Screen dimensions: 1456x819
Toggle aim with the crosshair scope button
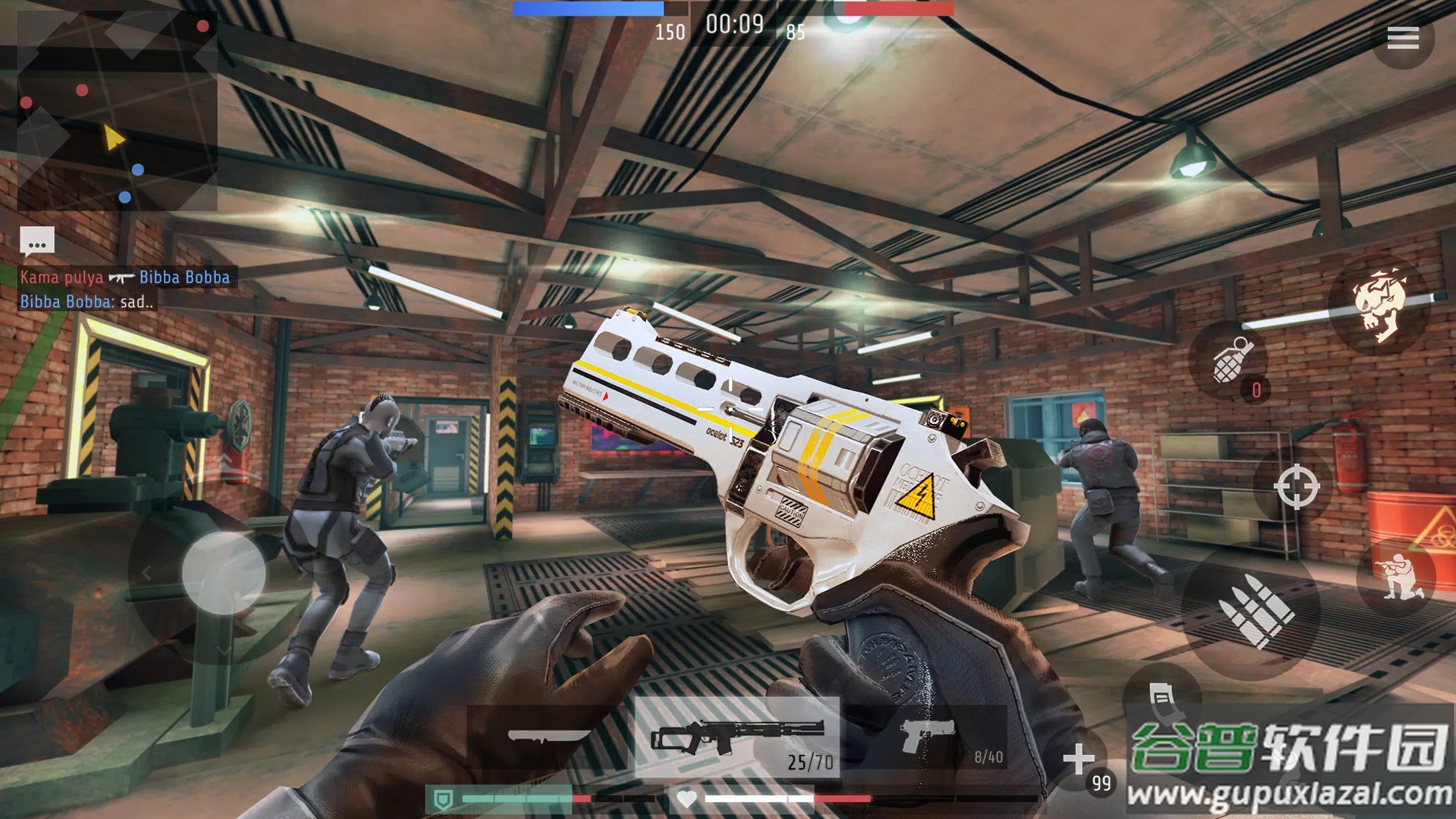pos(1296,487)
